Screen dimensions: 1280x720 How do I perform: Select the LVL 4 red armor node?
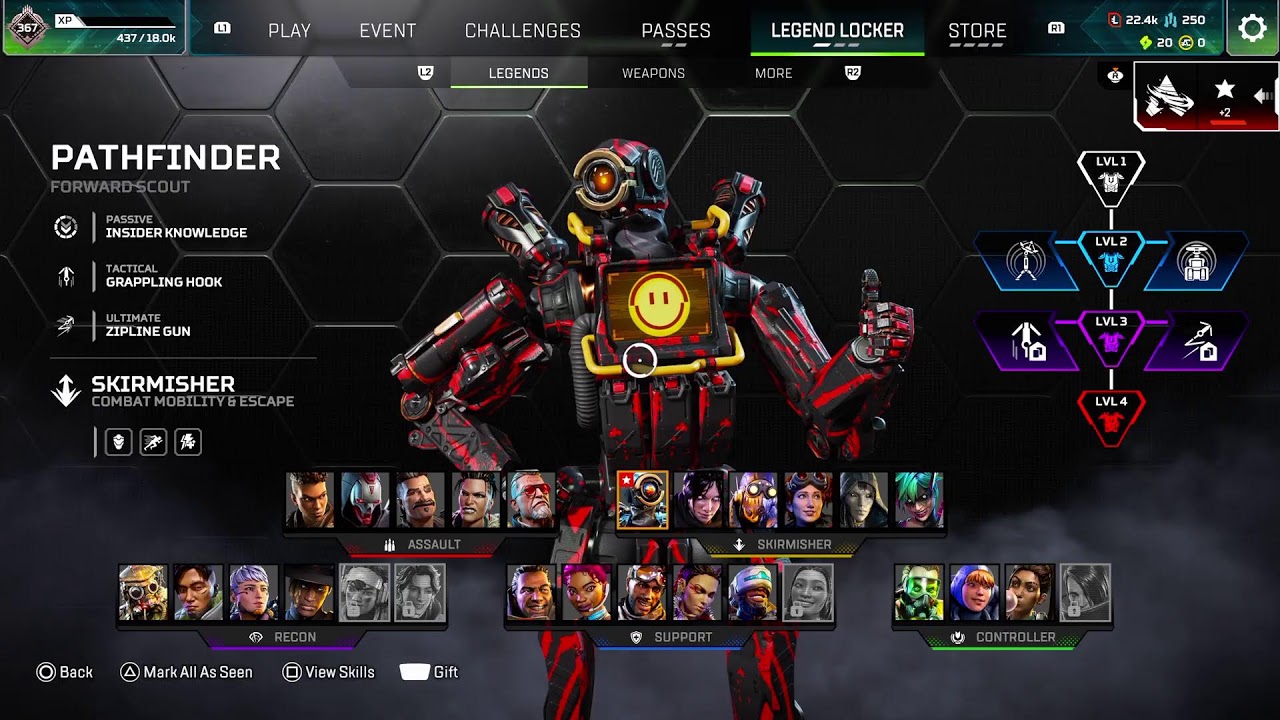pos(1111,414)
